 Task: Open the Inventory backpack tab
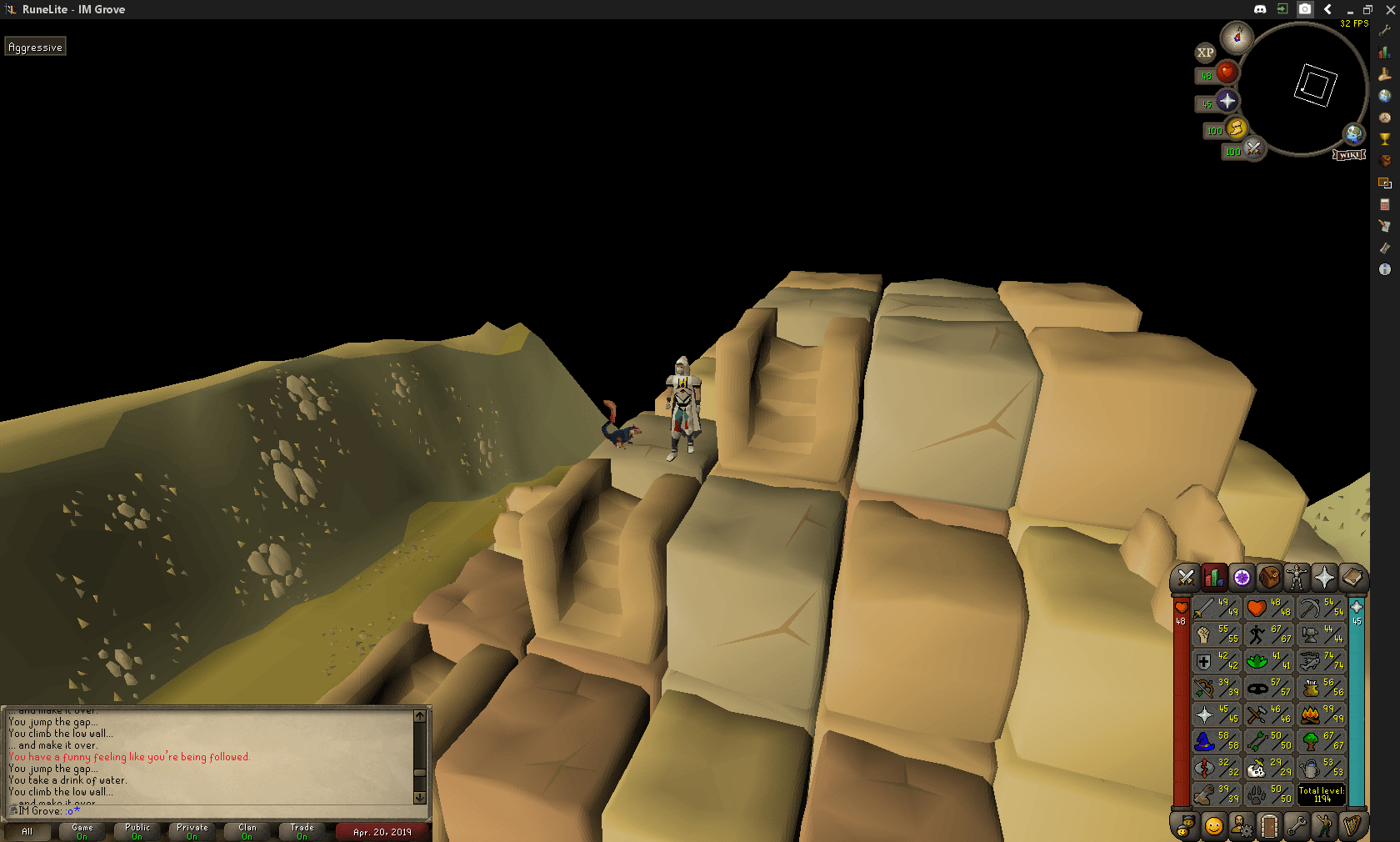pyautogui.click(x=1269, y=577)
